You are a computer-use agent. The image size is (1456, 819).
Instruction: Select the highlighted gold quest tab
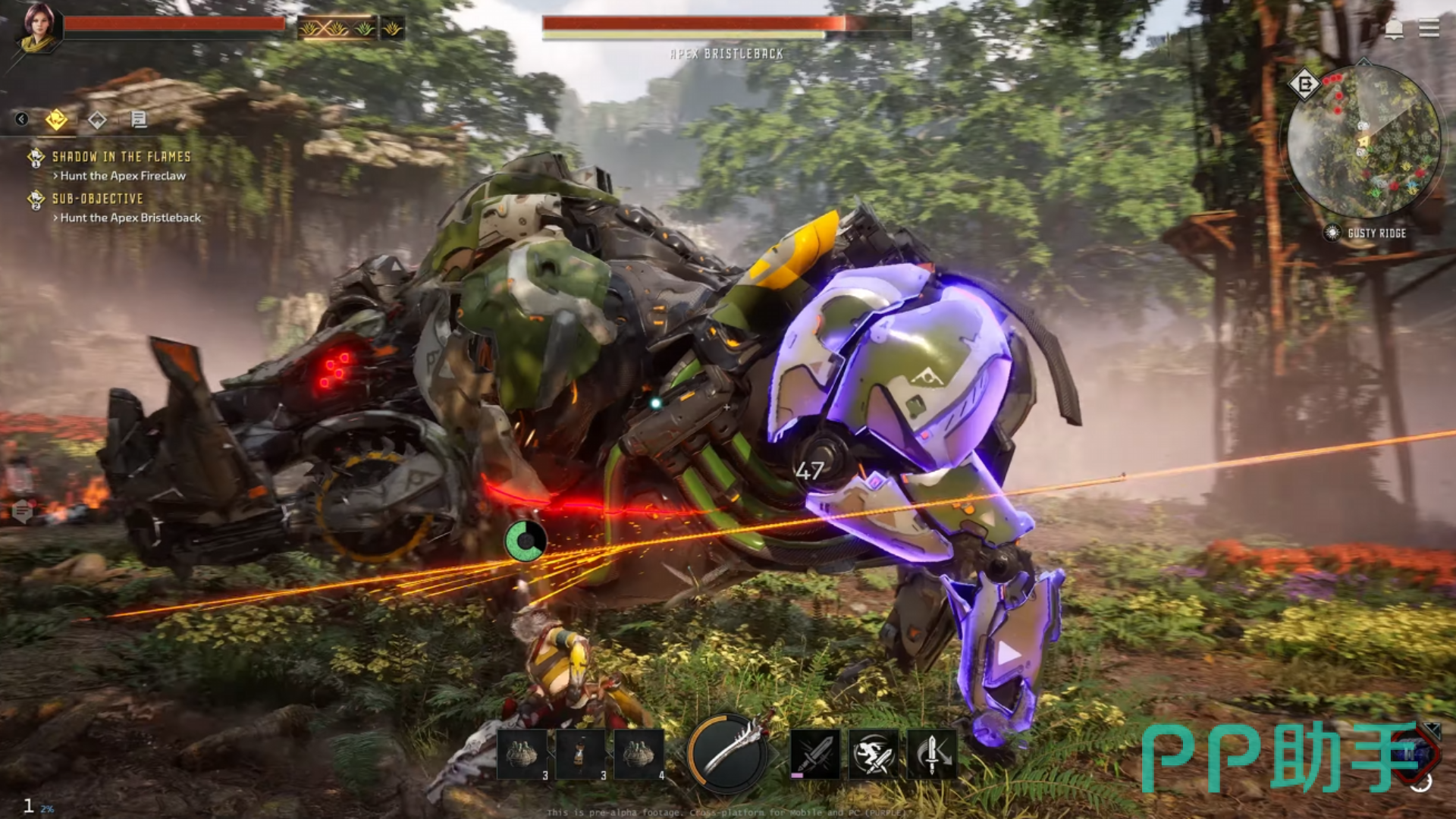56,119
